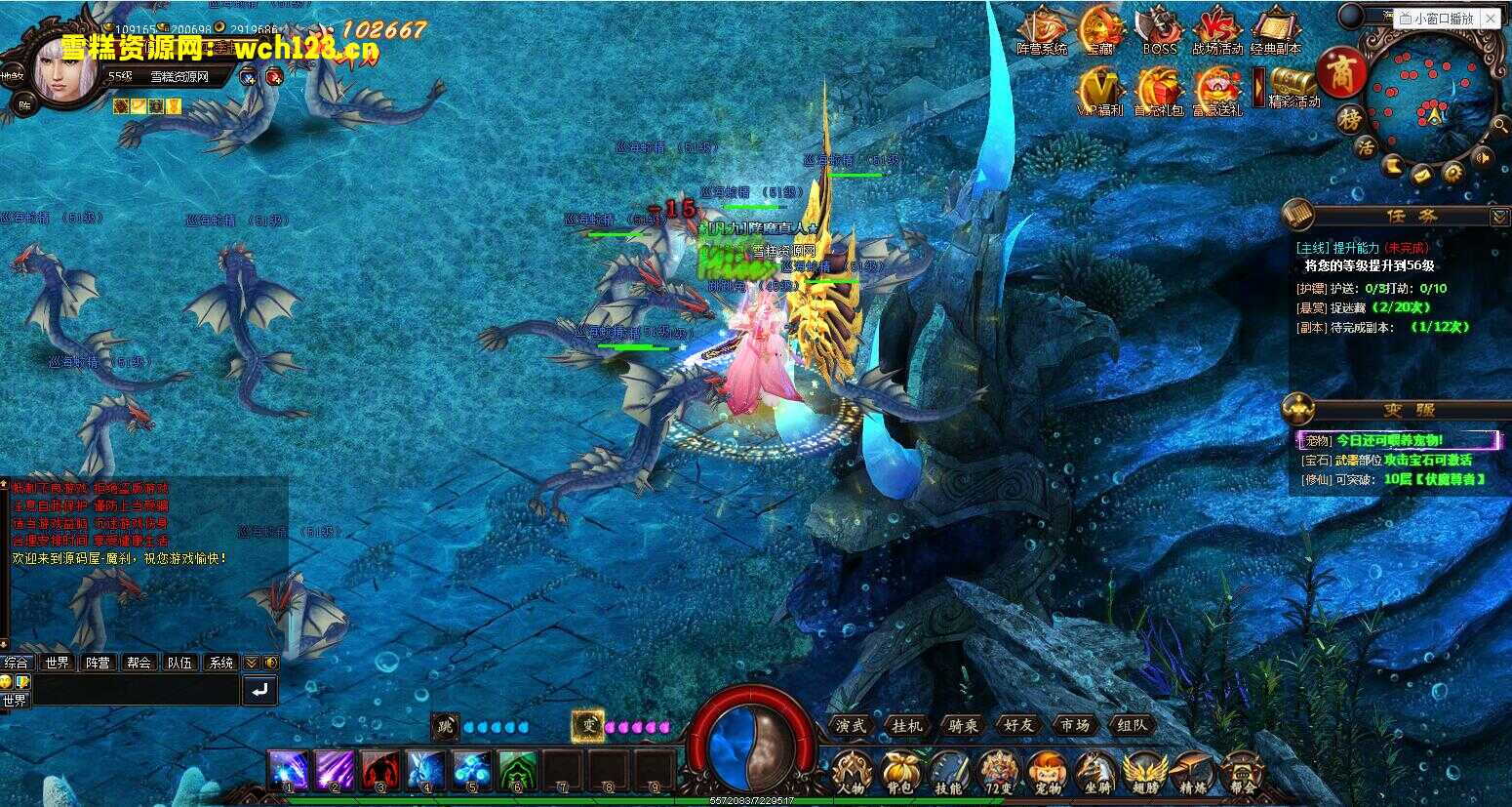Toggle the 跳 jump effect switch
The image size is (1512, 807).
pos(444,726)
